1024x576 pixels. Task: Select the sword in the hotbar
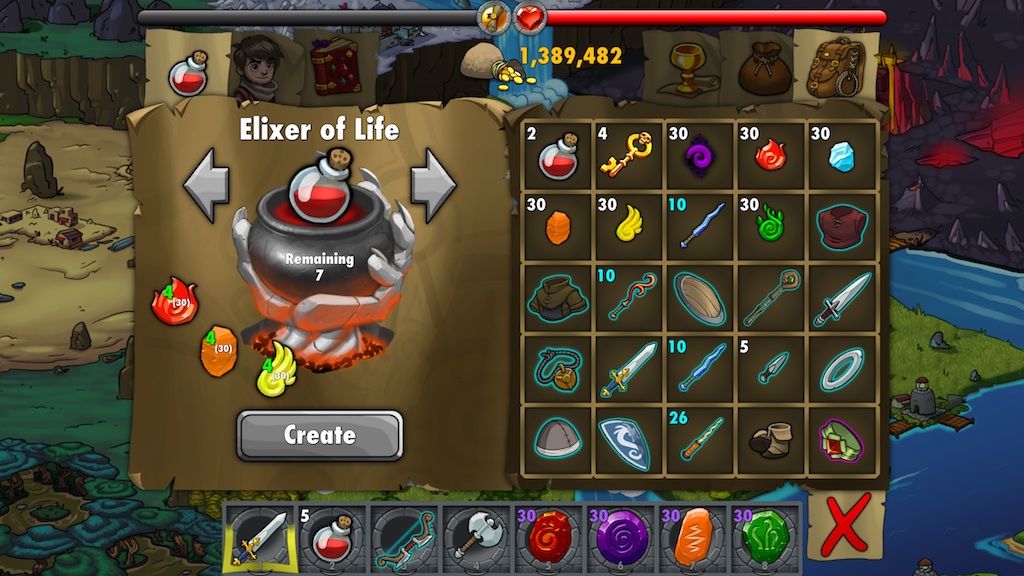[257, 538]
